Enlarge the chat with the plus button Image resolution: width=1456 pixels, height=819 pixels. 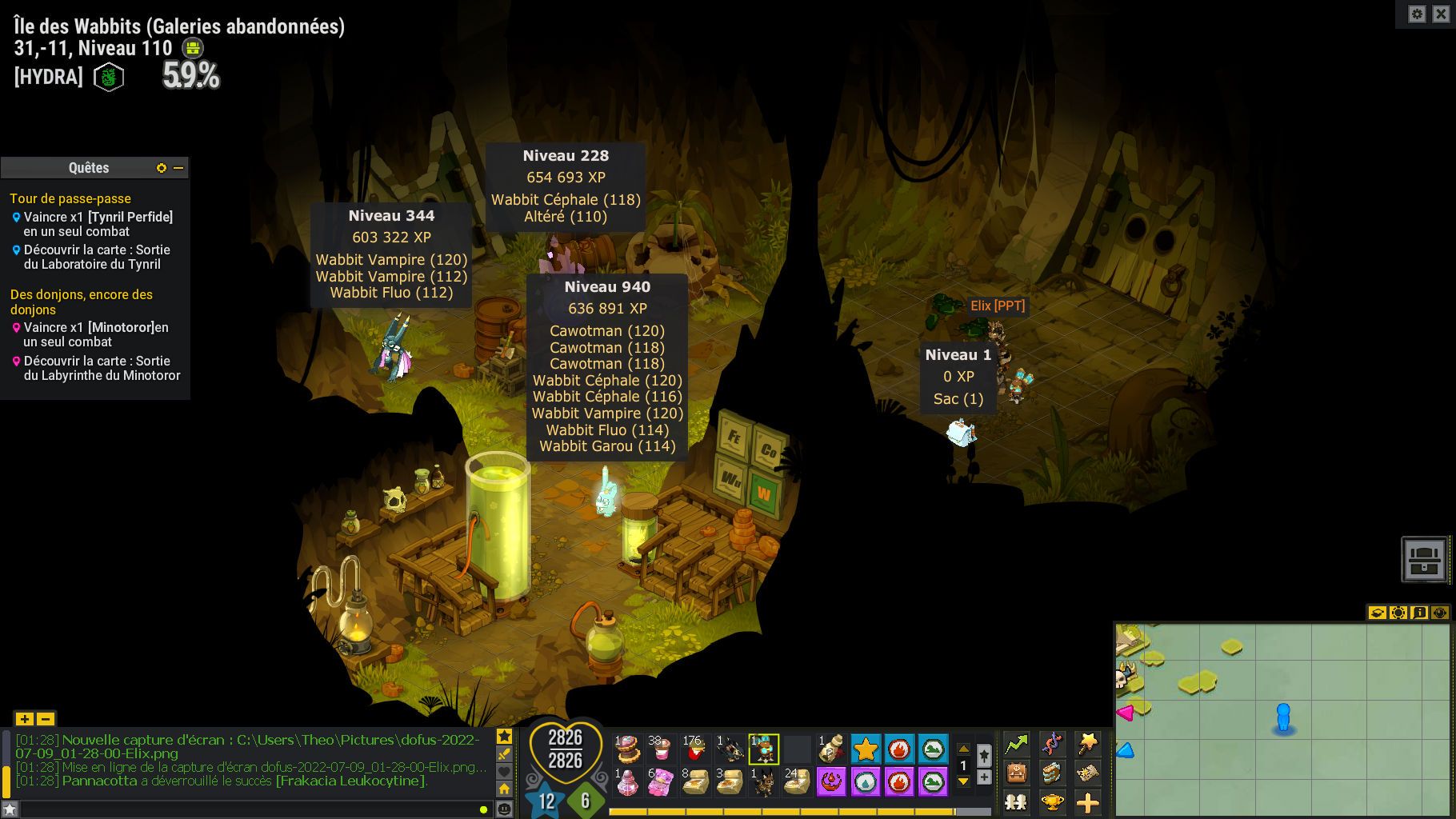[x=24, y=718]
